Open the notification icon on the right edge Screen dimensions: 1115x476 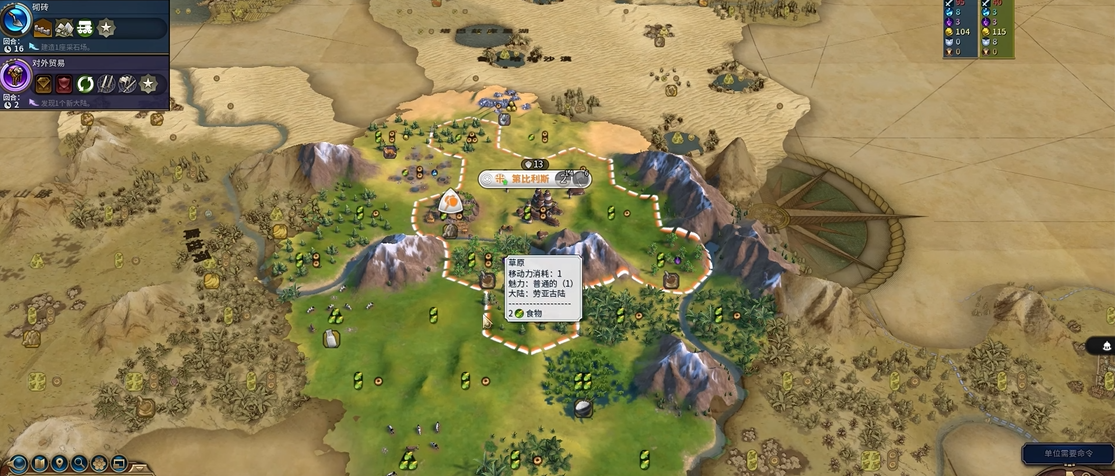(x=1105, y=346)
